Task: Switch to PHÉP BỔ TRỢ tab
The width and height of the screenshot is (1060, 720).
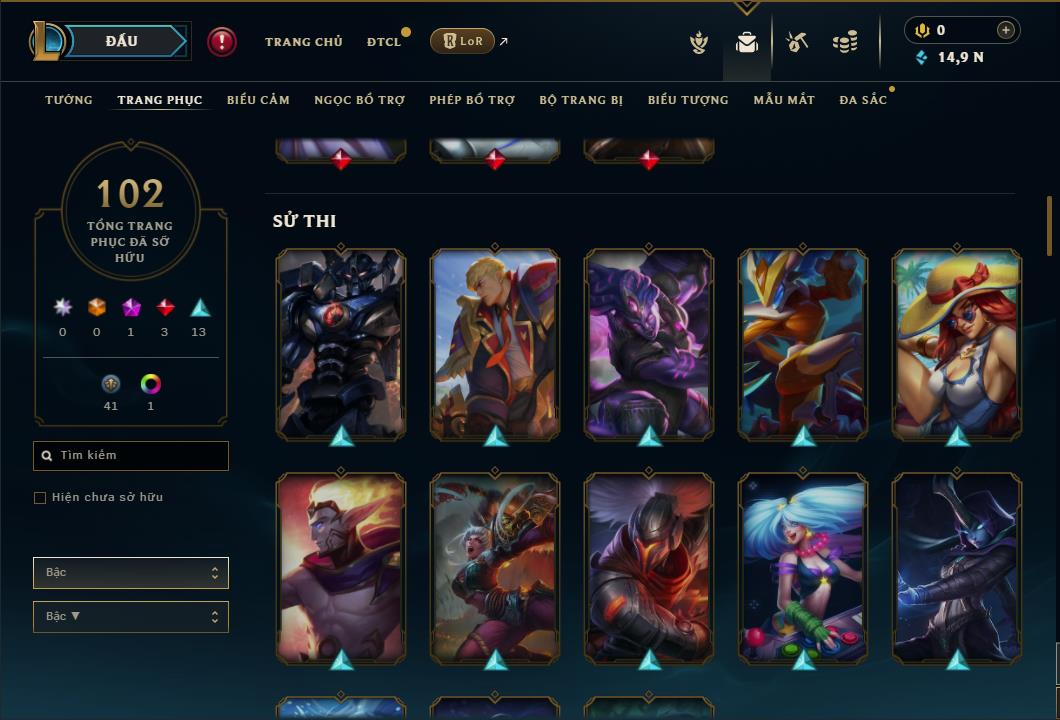Action: coord(472,100)
